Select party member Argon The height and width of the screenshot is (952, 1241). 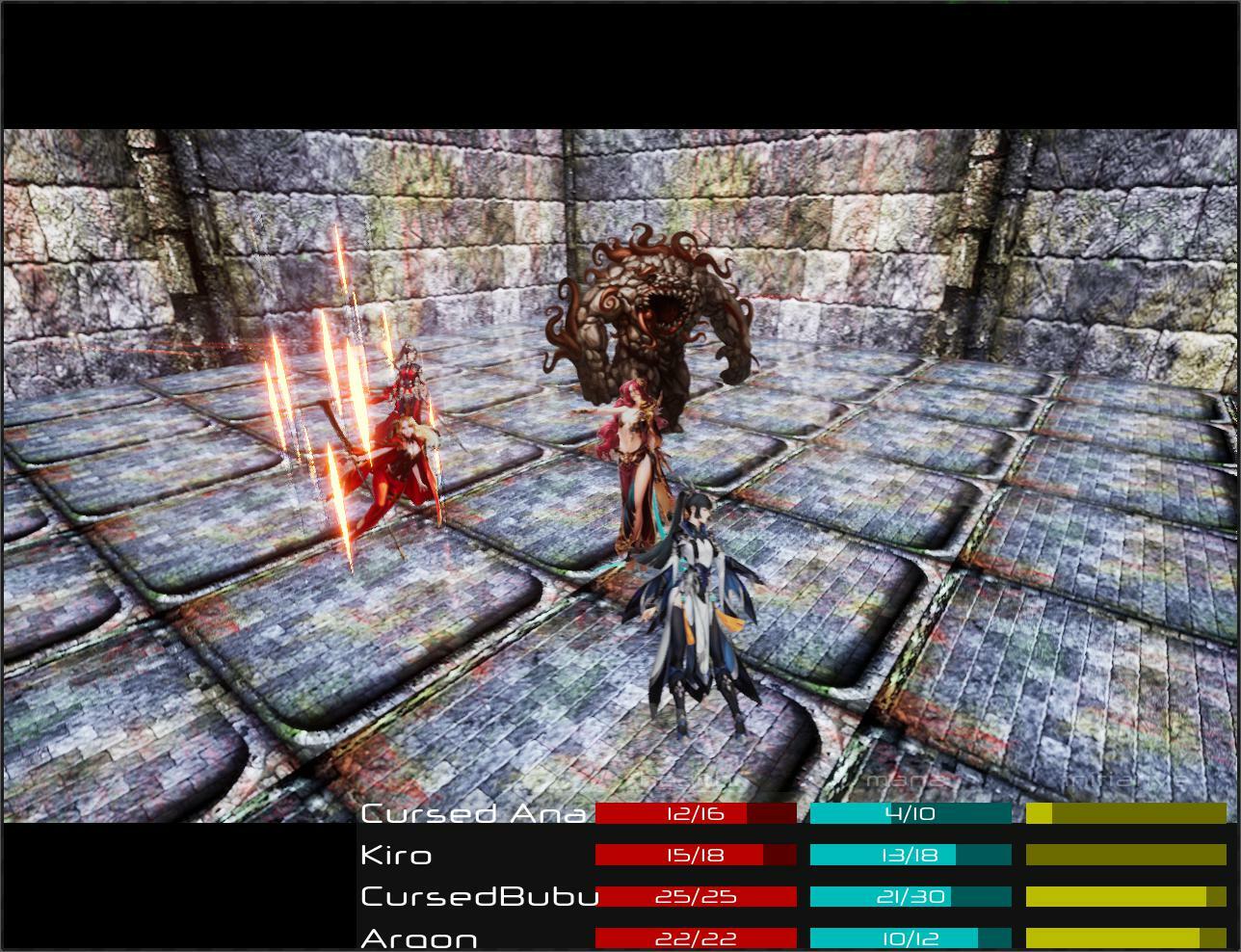click(419, 936)
